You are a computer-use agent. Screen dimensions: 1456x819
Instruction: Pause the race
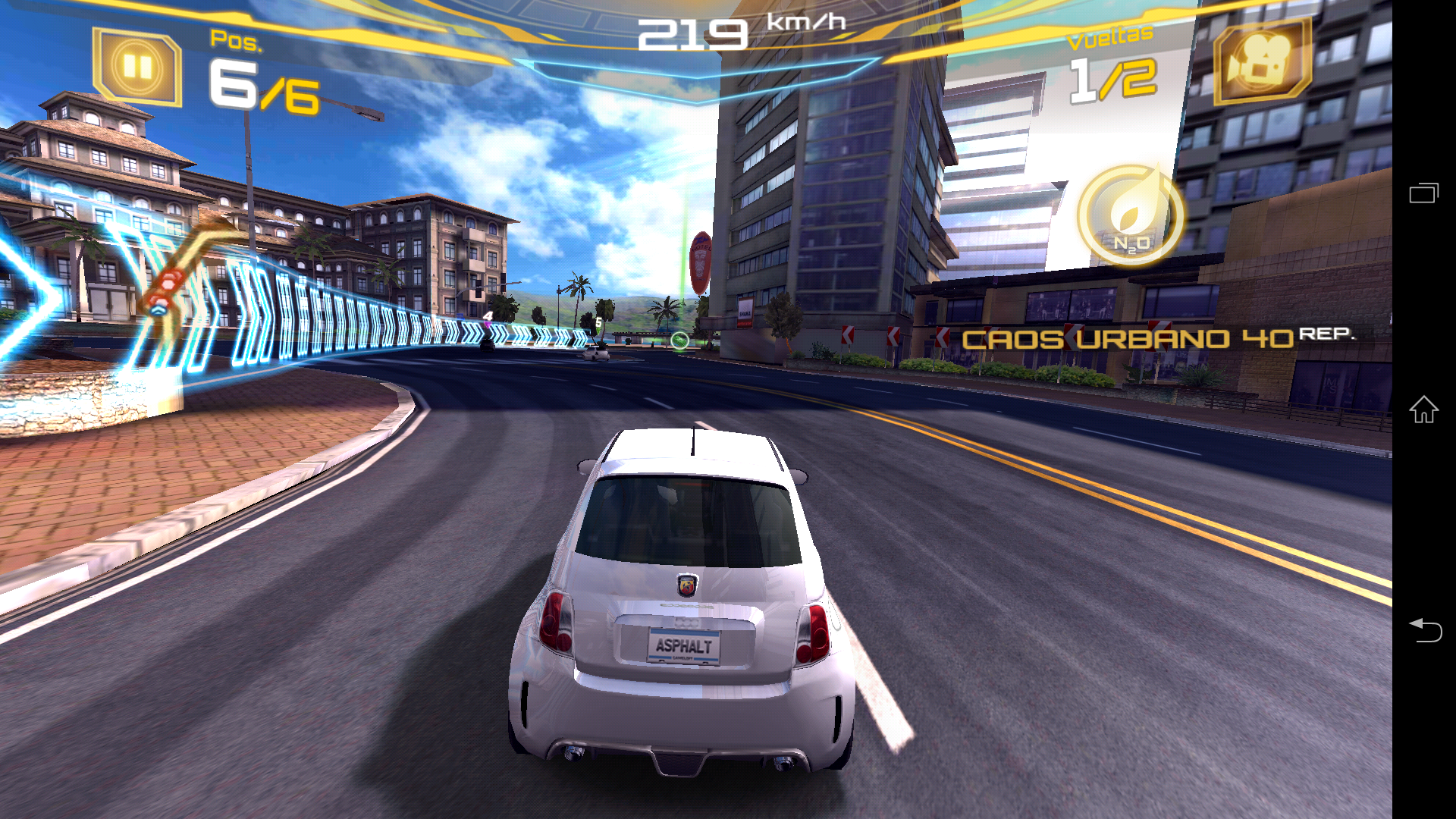click(x=137, y=67)
